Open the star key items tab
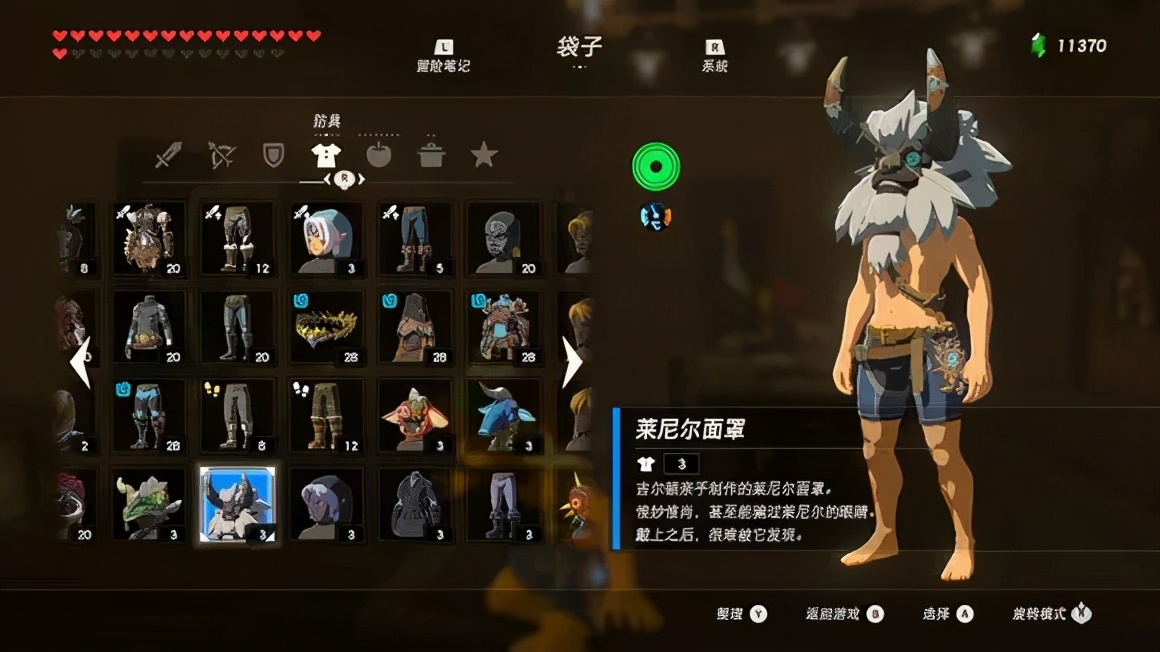Screen dimensions: 1160x652 point(484,155)
